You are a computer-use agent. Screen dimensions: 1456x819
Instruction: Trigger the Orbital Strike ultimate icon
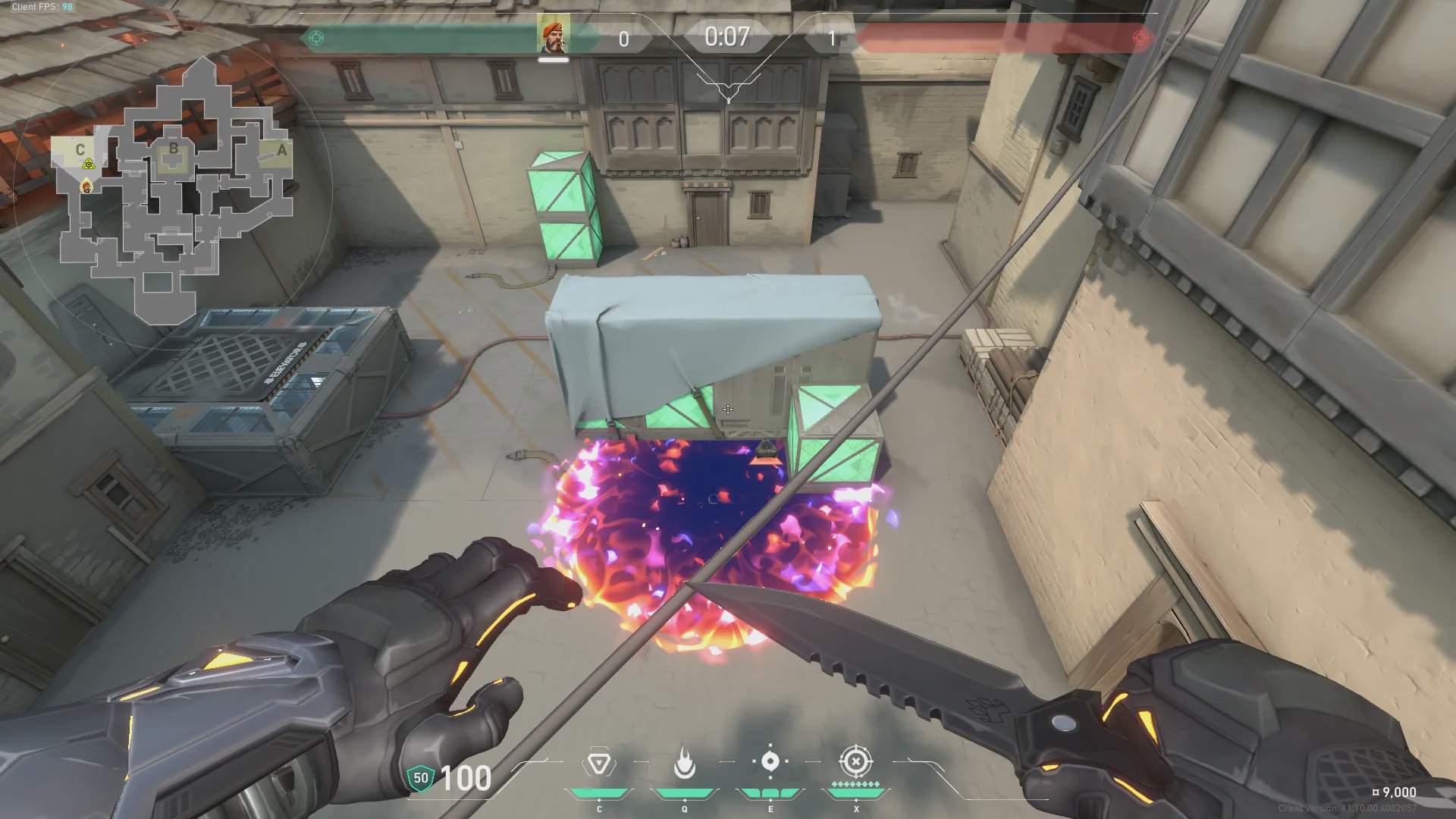tap(855, 761)
